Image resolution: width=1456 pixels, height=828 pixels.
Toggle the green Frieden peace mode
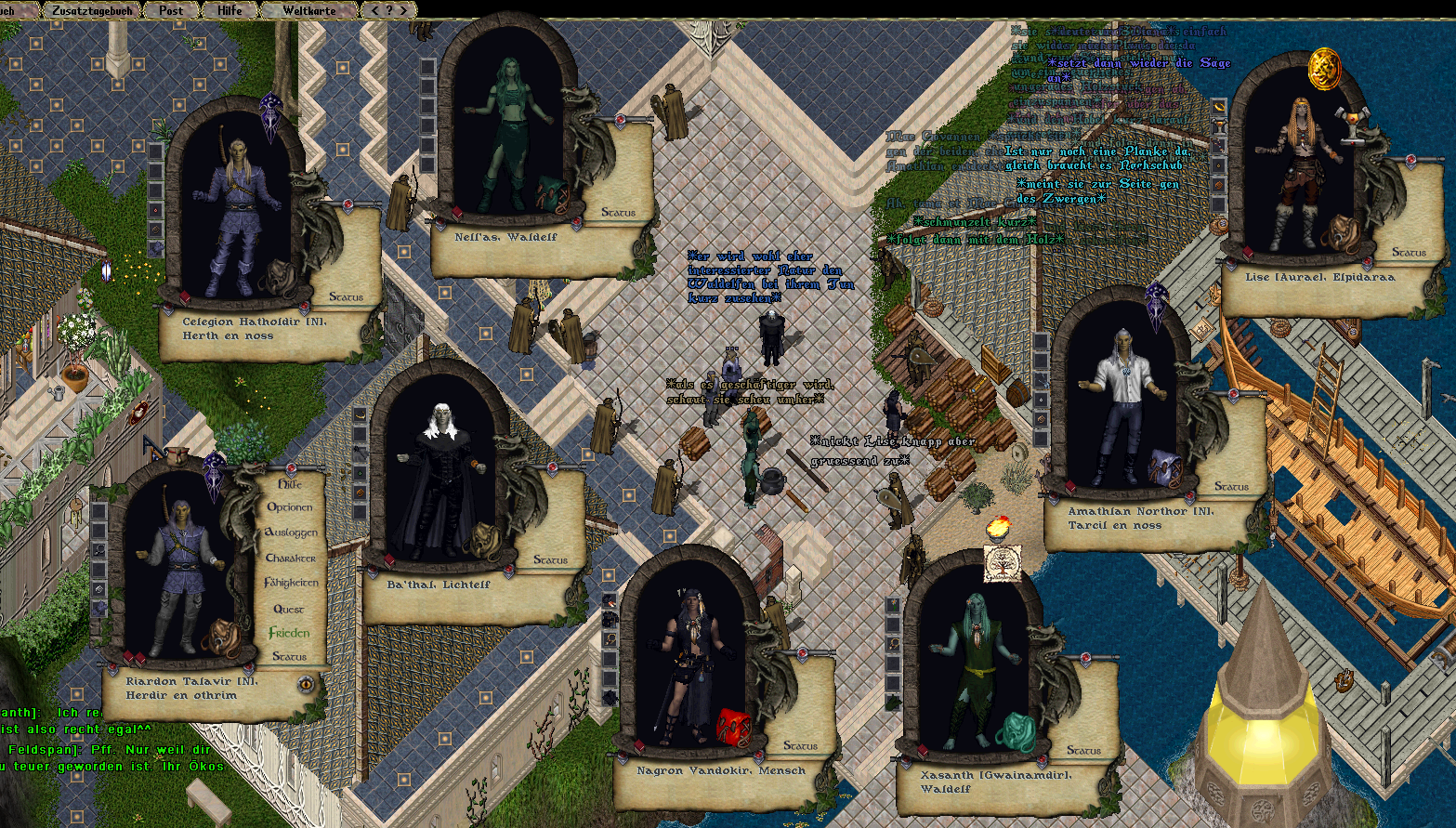289,633
